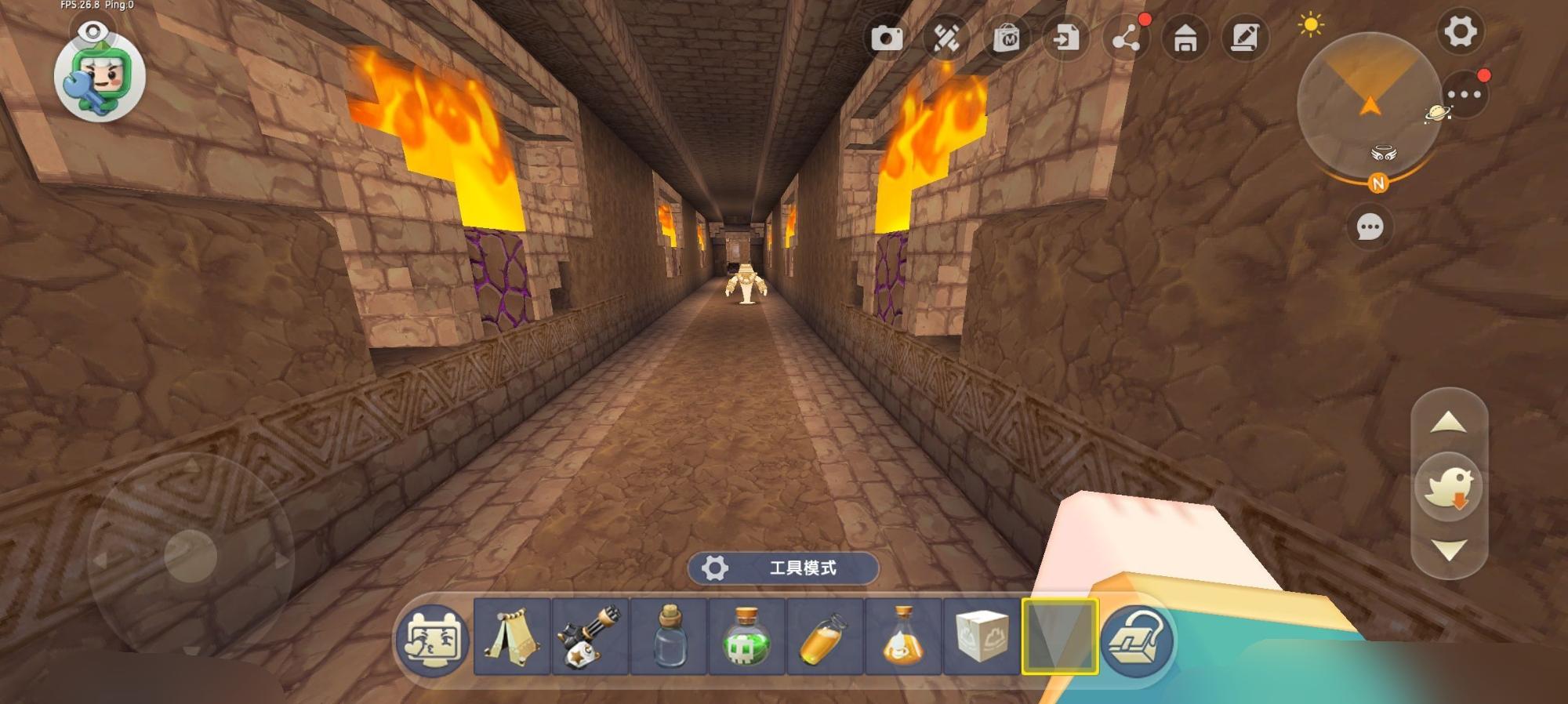Tap the player avatar portrait

[100, 77]
